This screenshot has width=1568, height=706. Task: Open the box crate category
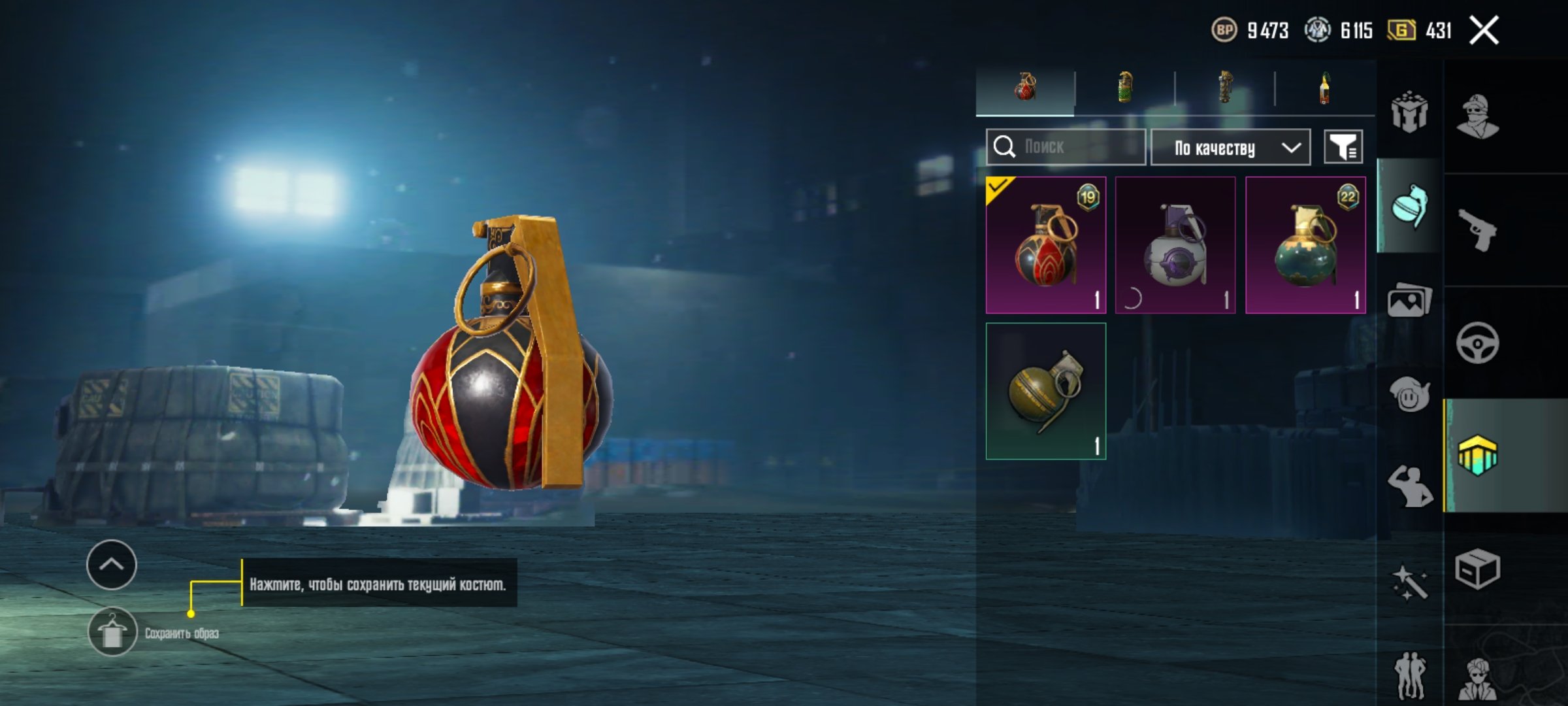pyautogui.click(x=1477, y=569)
